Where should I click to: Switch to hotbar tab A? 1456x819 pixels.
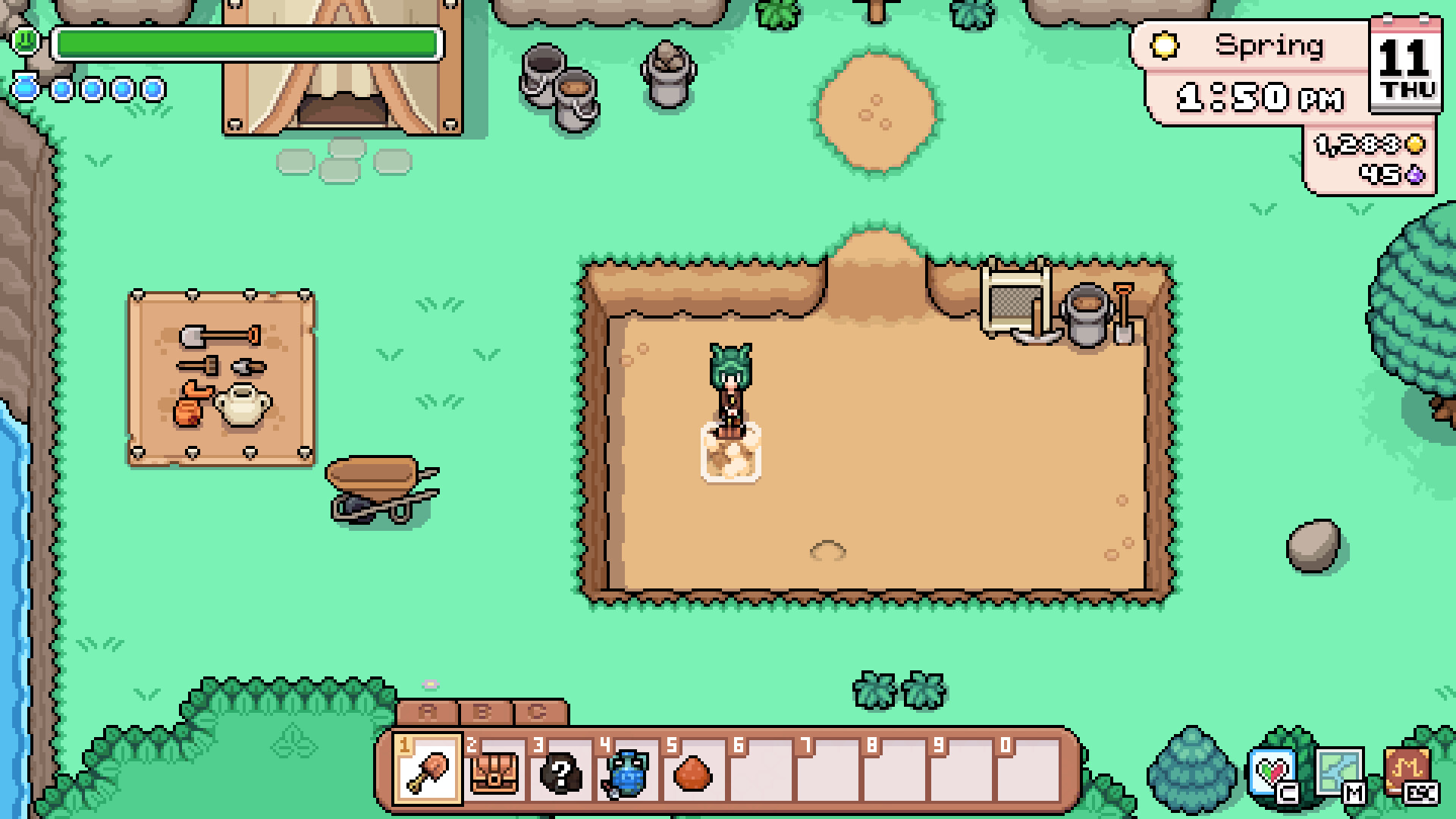[x=426, y=713]
